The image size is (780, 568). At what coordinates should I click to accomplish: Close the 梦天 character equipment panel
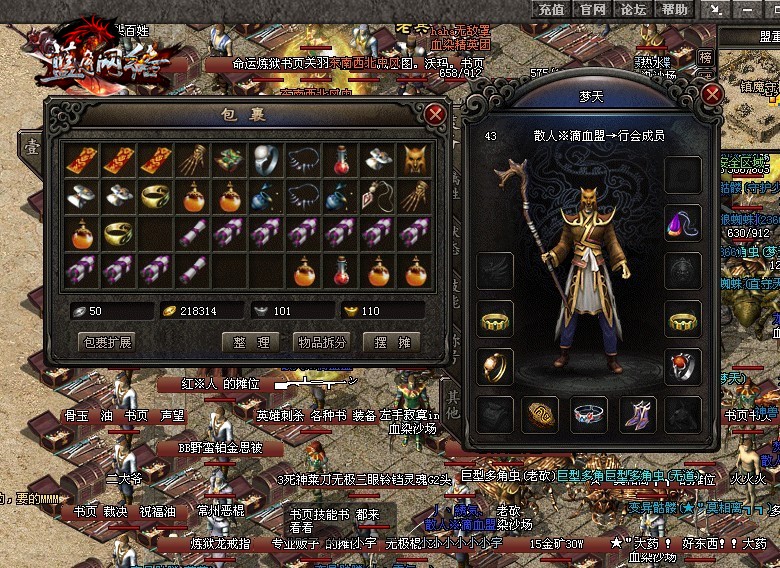tap(712, 95)
